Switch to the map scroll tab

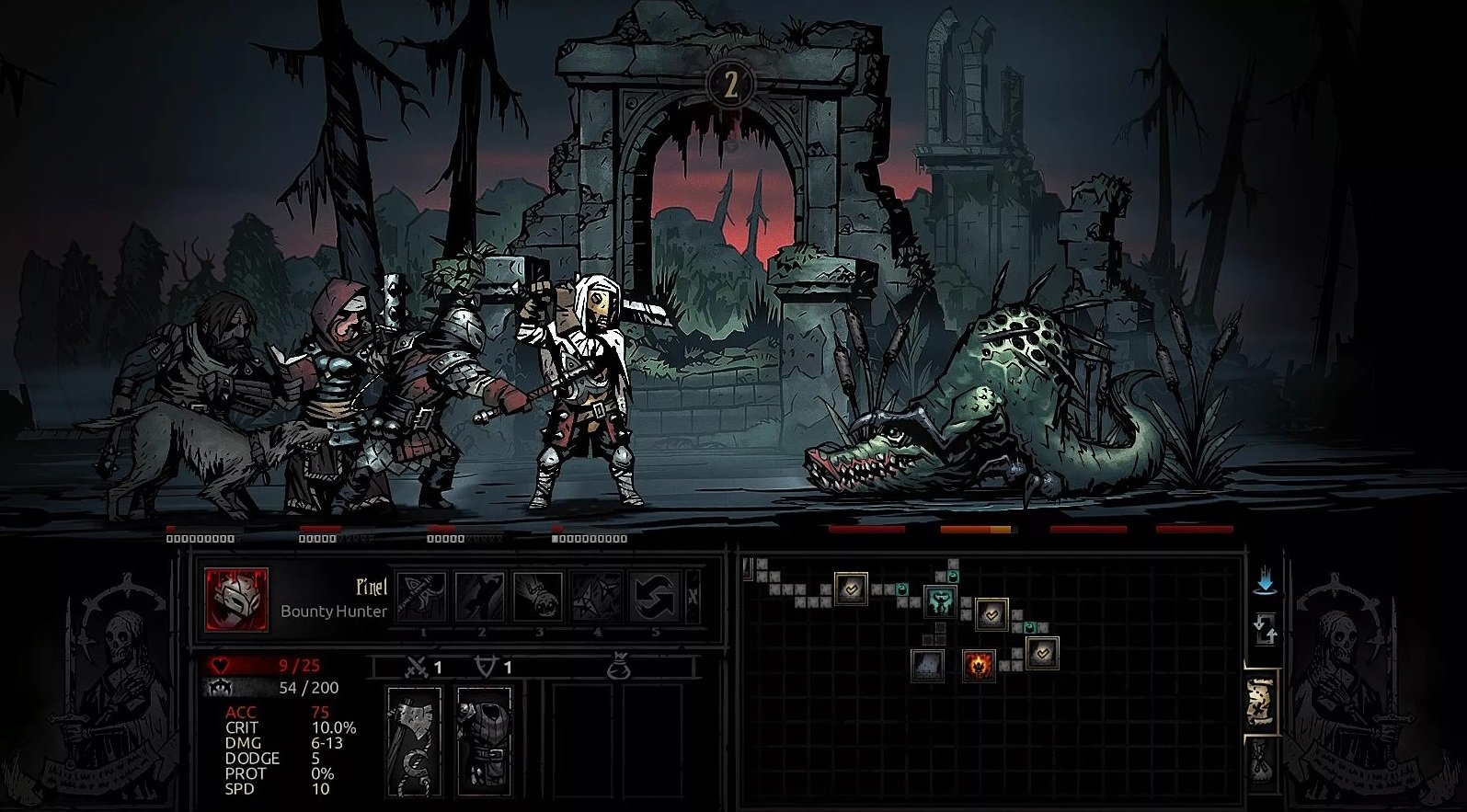point(1259,702)
